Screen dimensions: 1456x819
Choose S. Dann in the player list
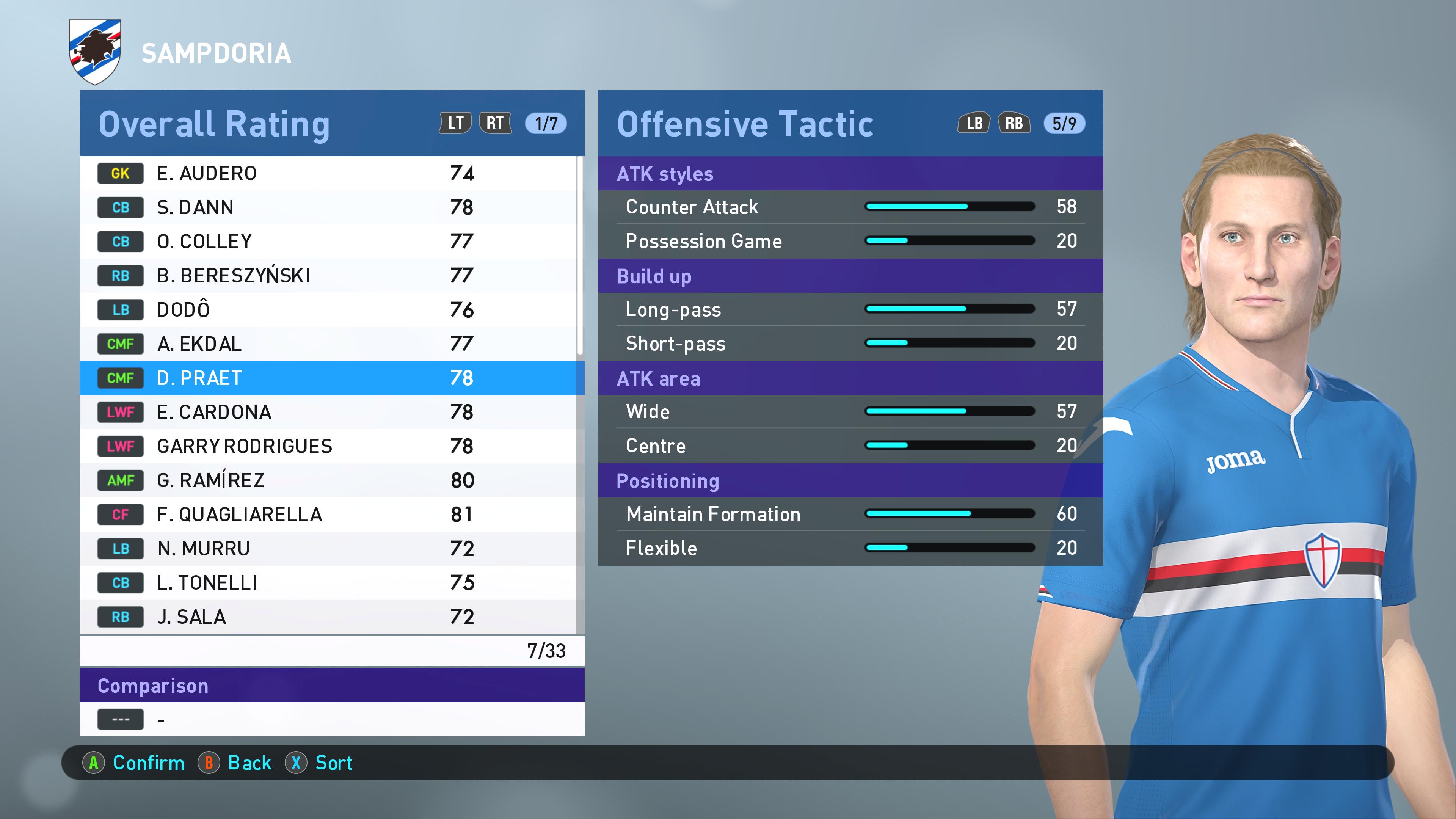click(x=328, y=207)
